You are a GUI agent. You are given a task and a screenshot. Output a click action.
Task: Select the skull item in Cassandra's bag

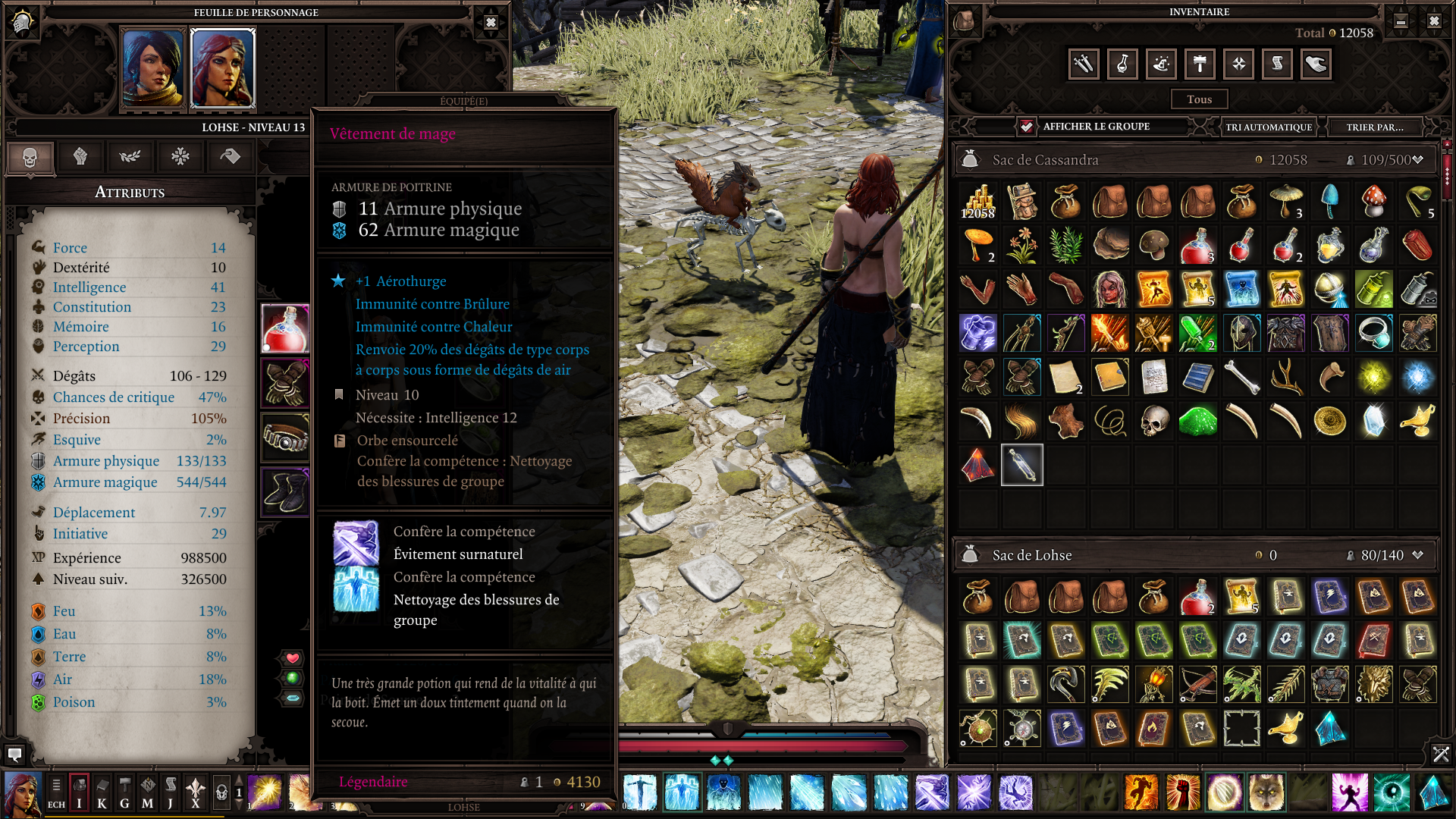point(1154,421)
